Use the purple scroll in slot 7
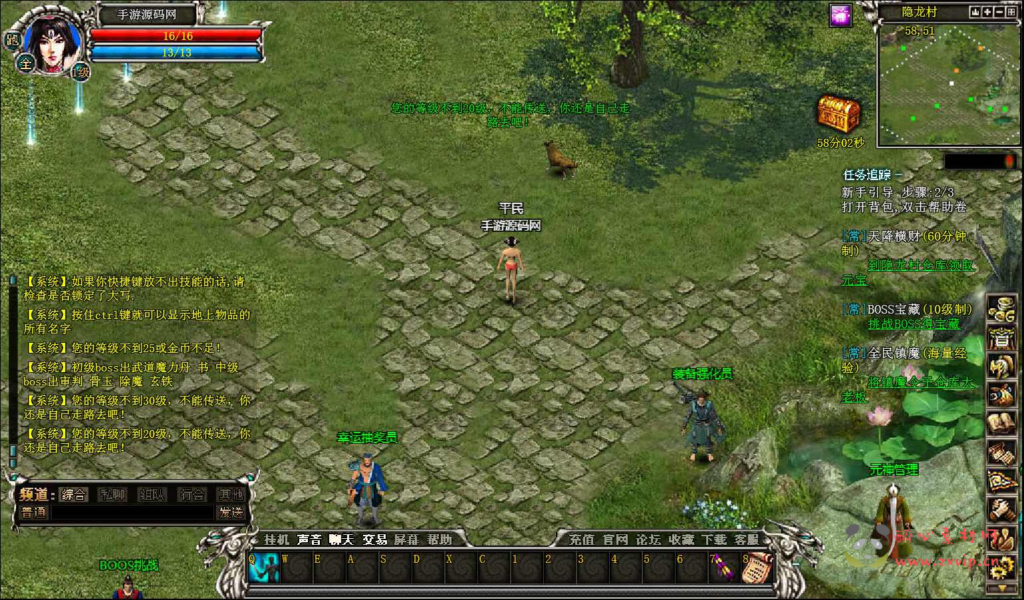 click(724, 568)
